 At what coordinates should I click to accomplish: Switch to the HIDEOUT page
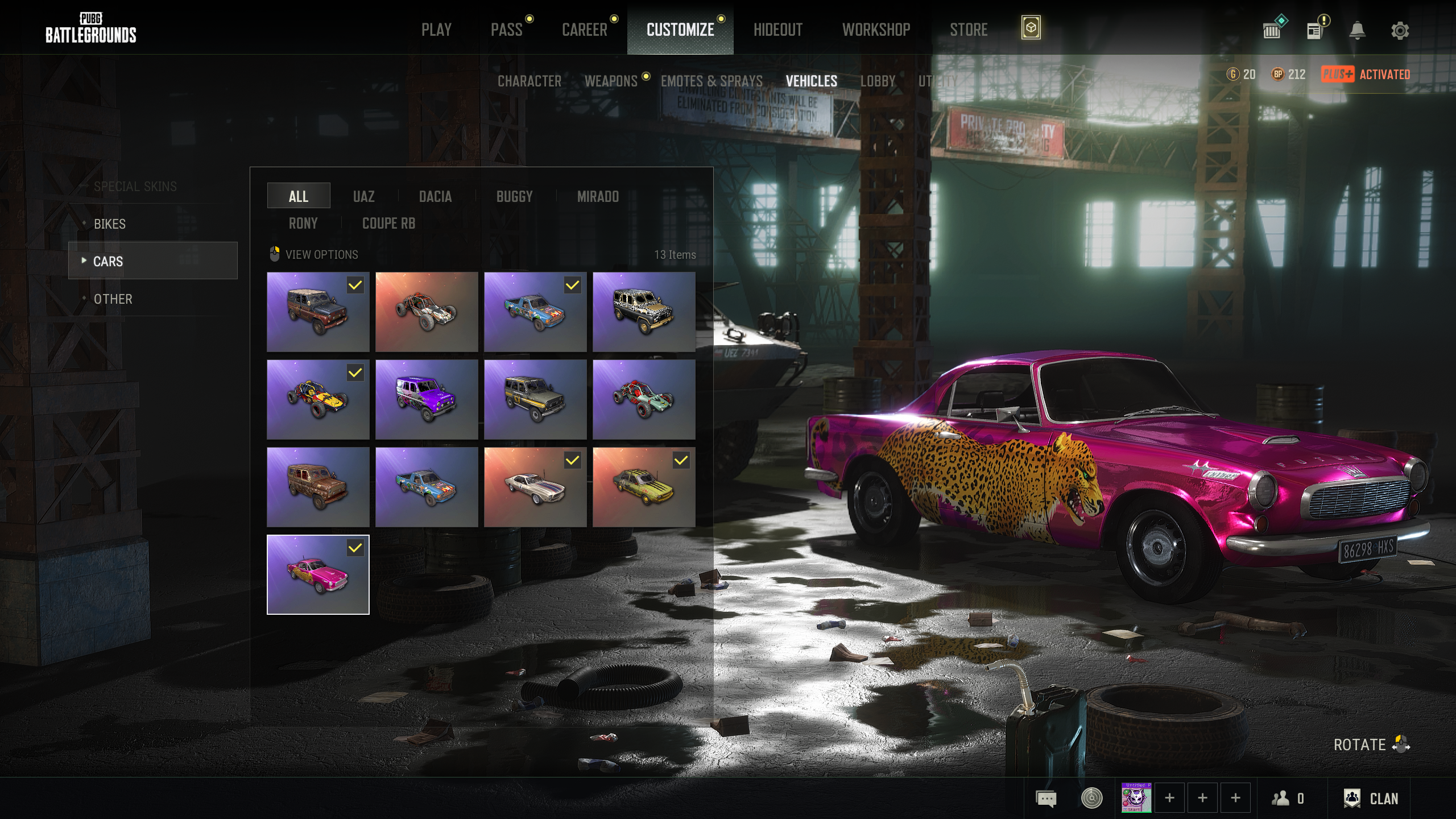777,30
